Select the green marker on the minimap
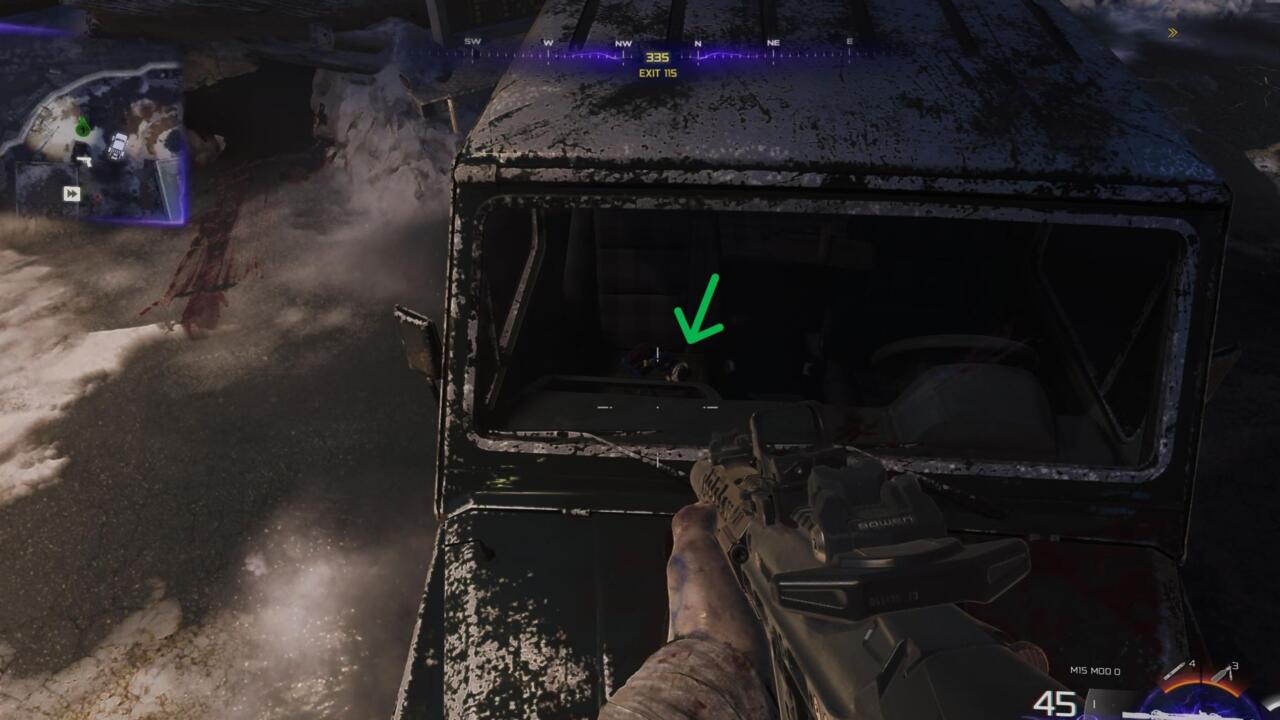This screenshot has height=720, width=1280. point(82,127)
